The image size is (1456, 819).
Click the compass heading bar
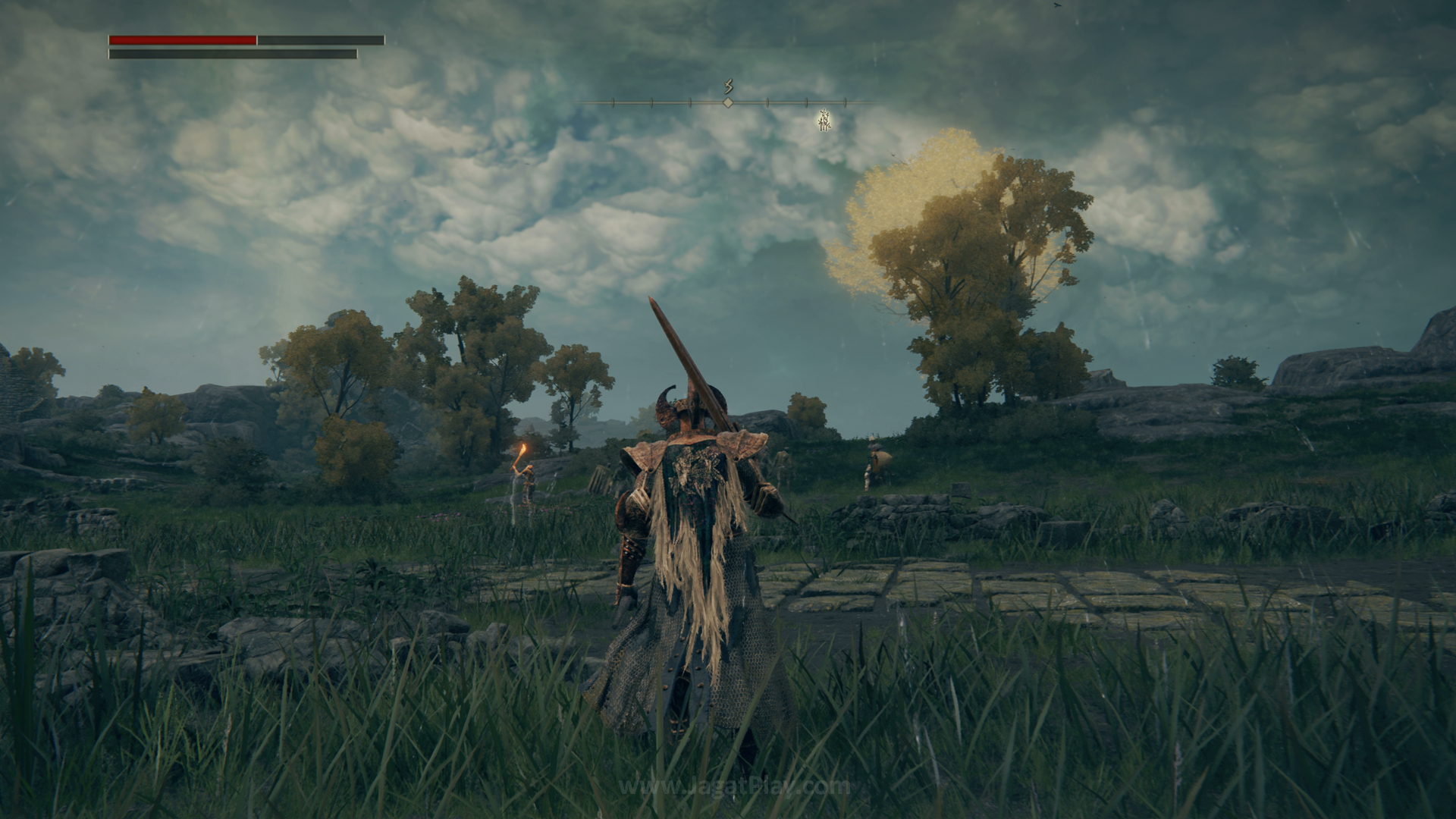(x=728, y=102)
